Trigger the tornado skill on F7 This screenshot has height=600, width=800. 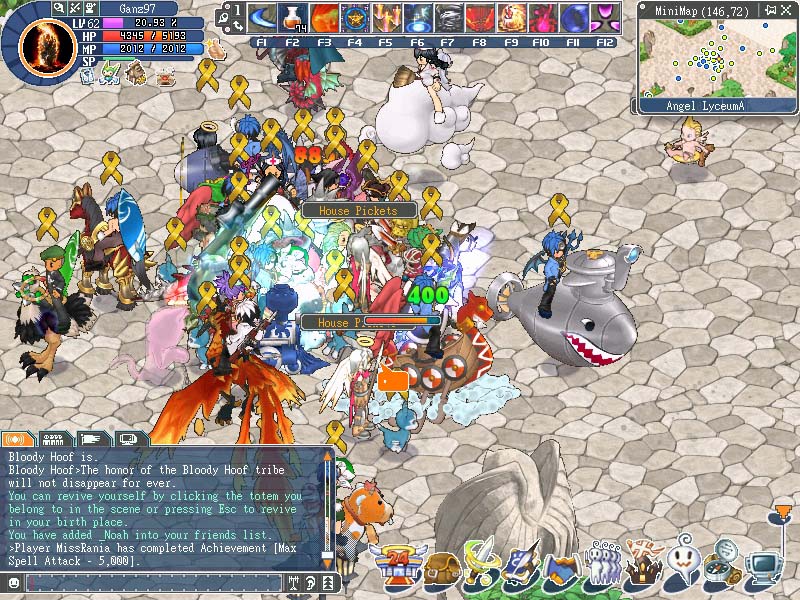pos(448,18)
